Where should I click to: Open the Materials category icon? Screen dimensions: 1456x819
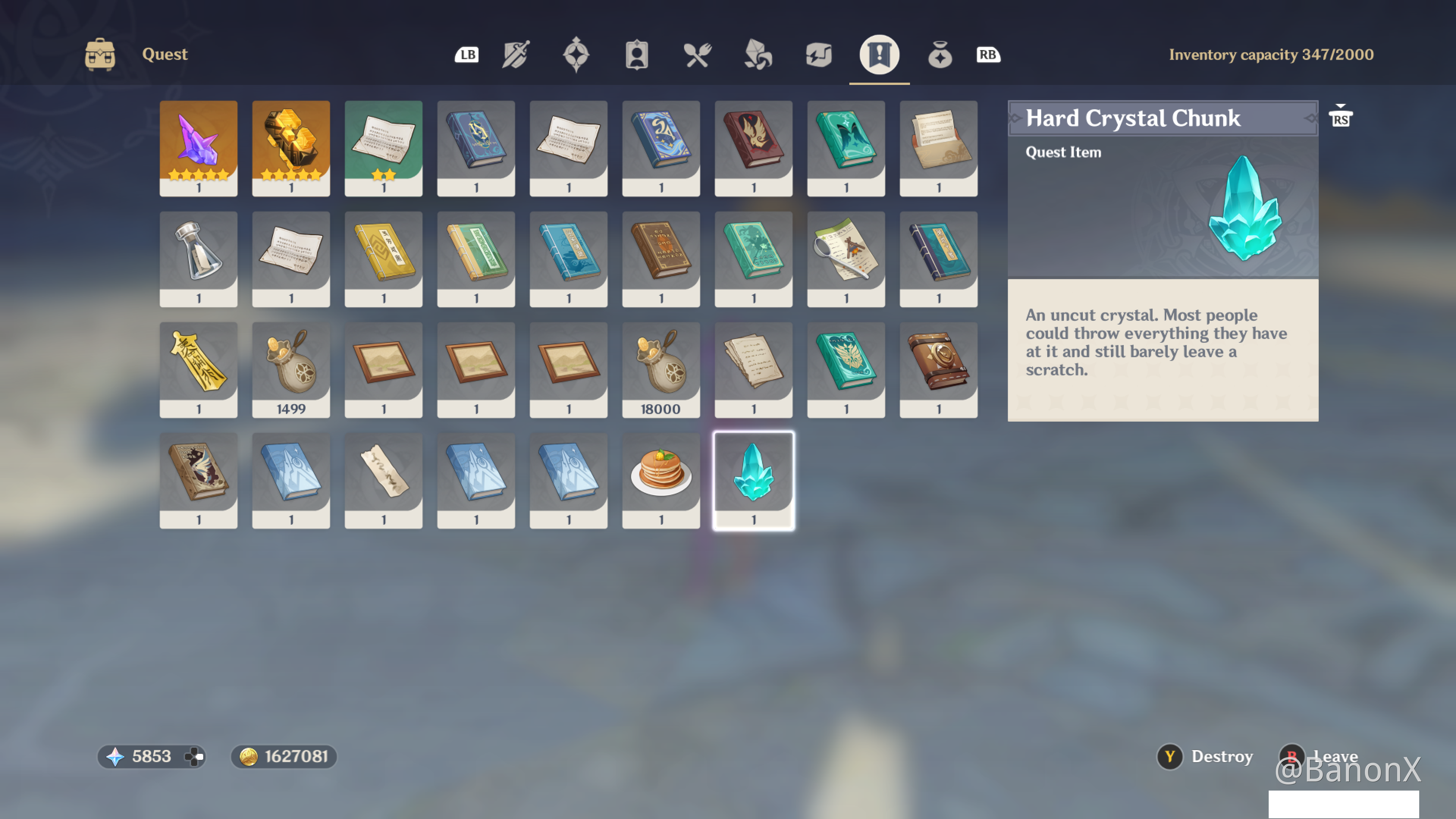[x=758, y=54]
